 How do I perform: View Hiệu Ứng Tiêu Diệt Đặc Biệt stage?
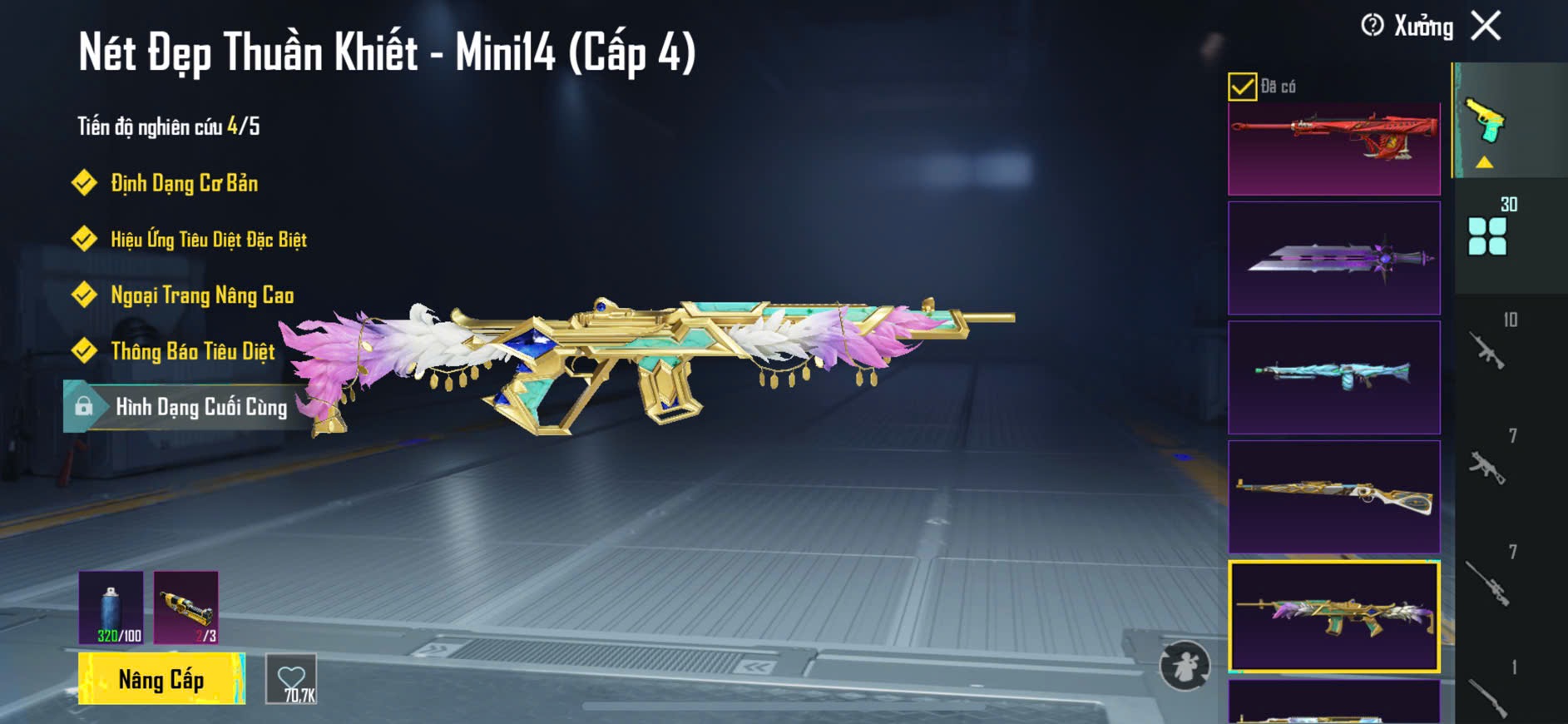click(208, 240)
